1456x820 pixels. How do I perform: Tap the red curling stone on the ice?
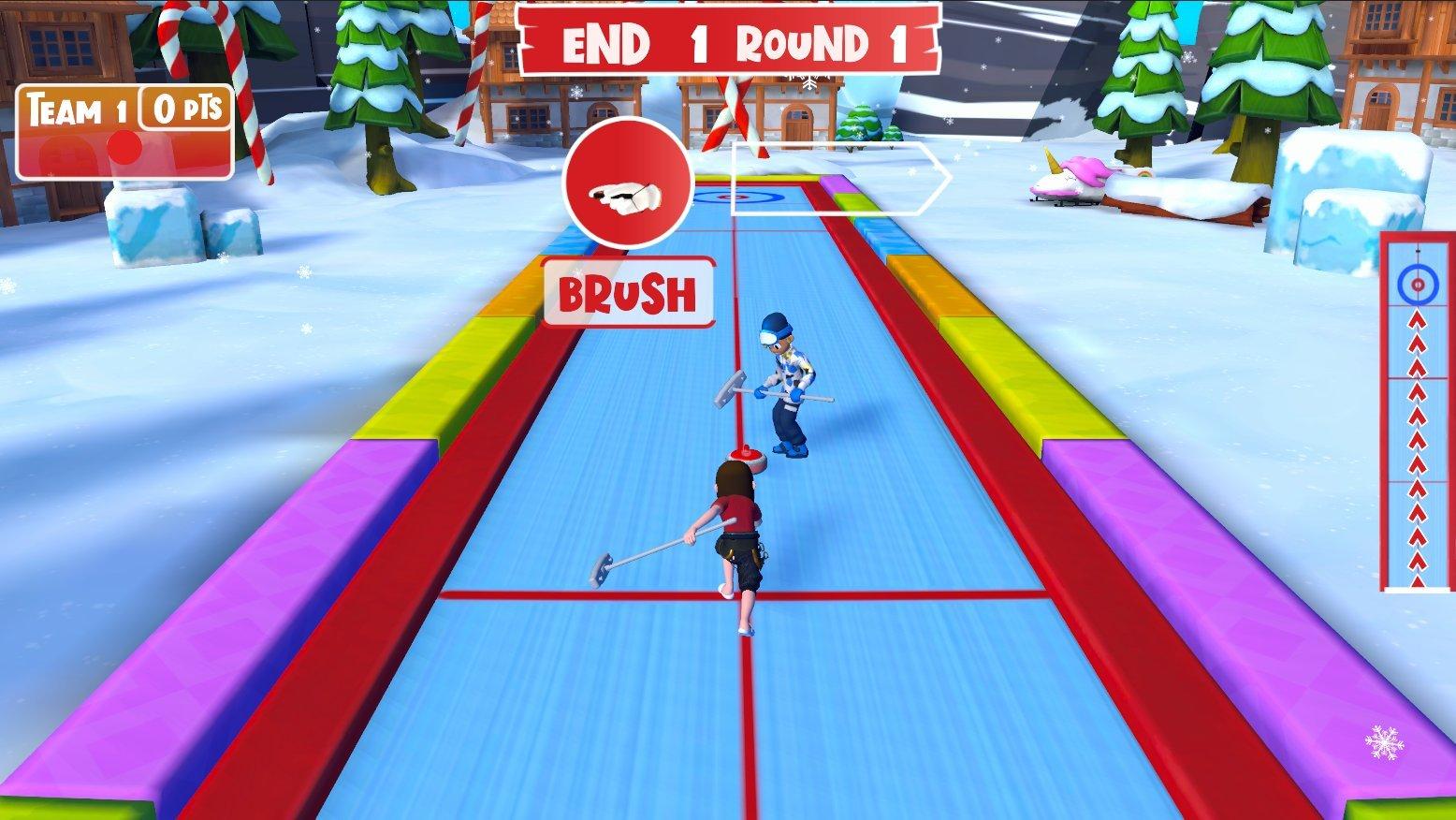tap(745, 458)
